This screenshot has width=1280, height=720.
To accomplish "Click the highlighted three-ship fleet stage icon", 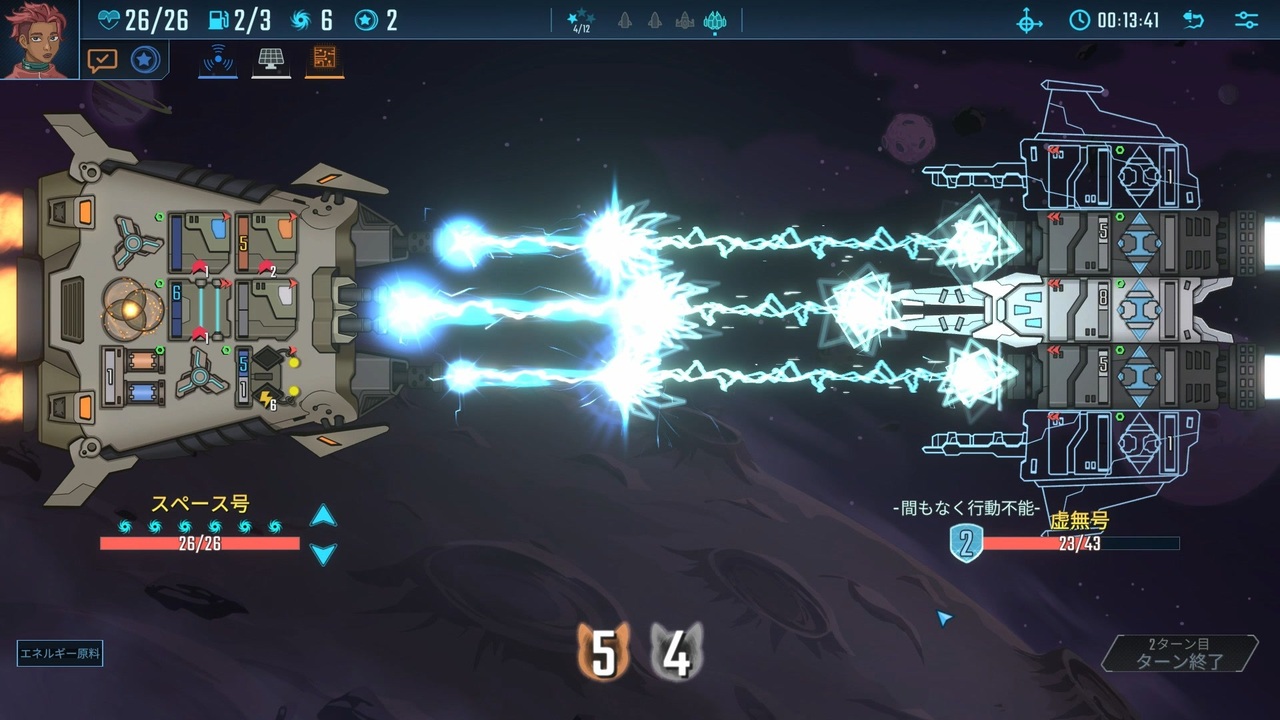I will (x=715, y=20).
